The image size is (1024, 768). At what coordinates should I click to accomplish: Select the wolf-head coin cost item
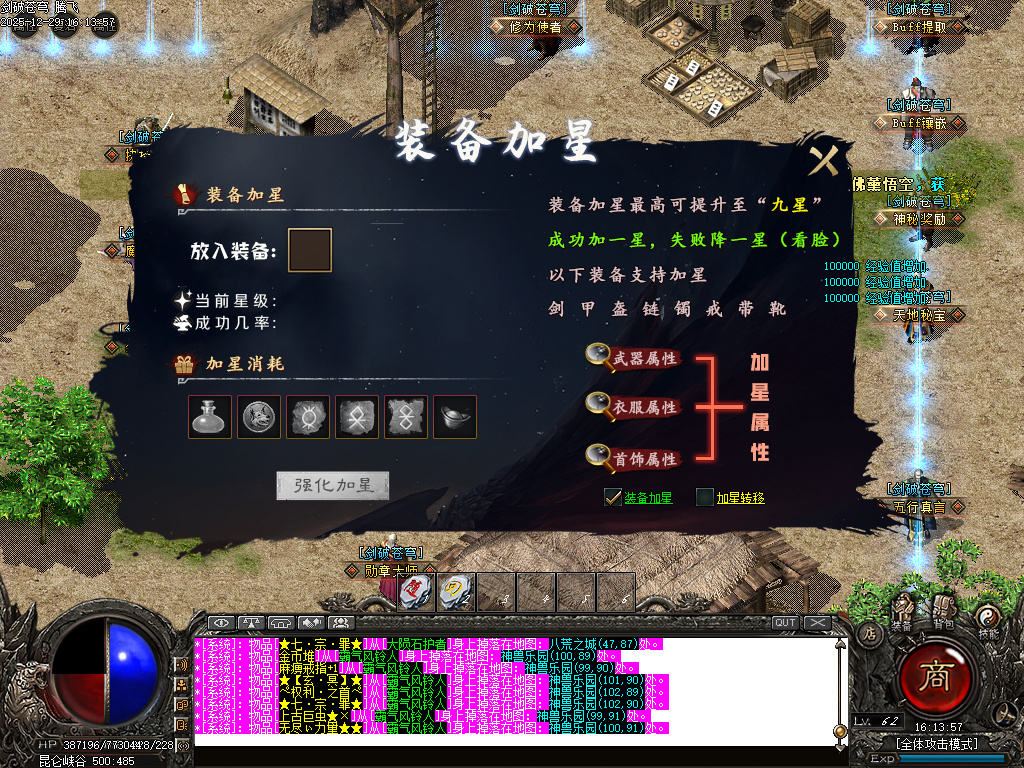click(259, 417)
